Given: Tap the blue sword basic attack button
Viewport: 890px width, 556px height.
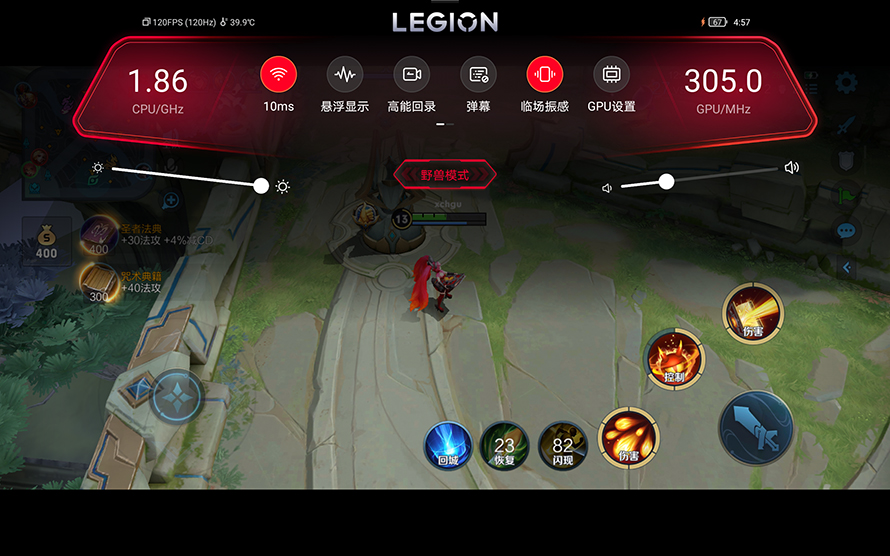Looking at the screenshot, I should pos(756,428).
